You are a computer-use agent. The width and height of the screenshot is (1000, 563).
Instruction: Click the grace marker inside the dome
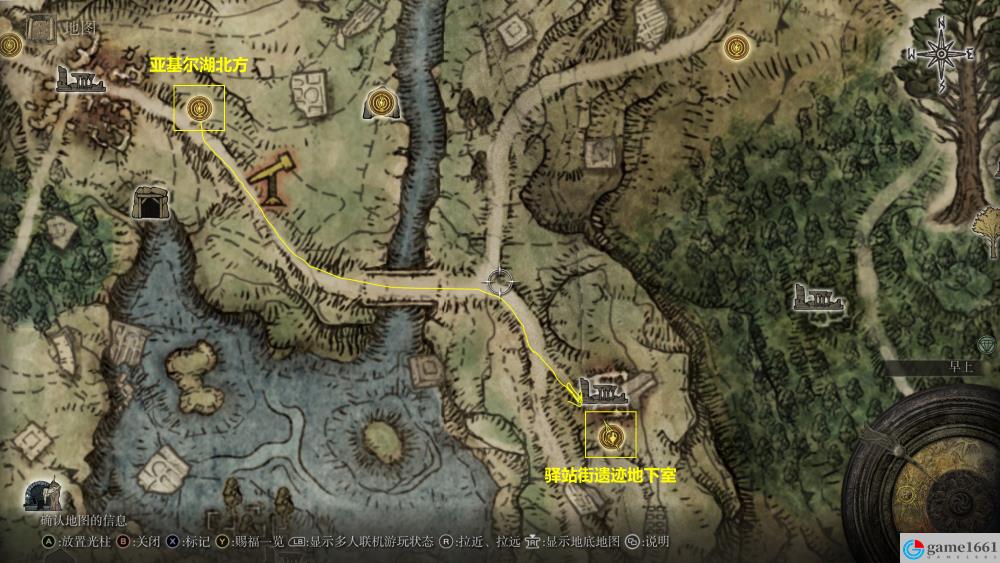(381, 102)
